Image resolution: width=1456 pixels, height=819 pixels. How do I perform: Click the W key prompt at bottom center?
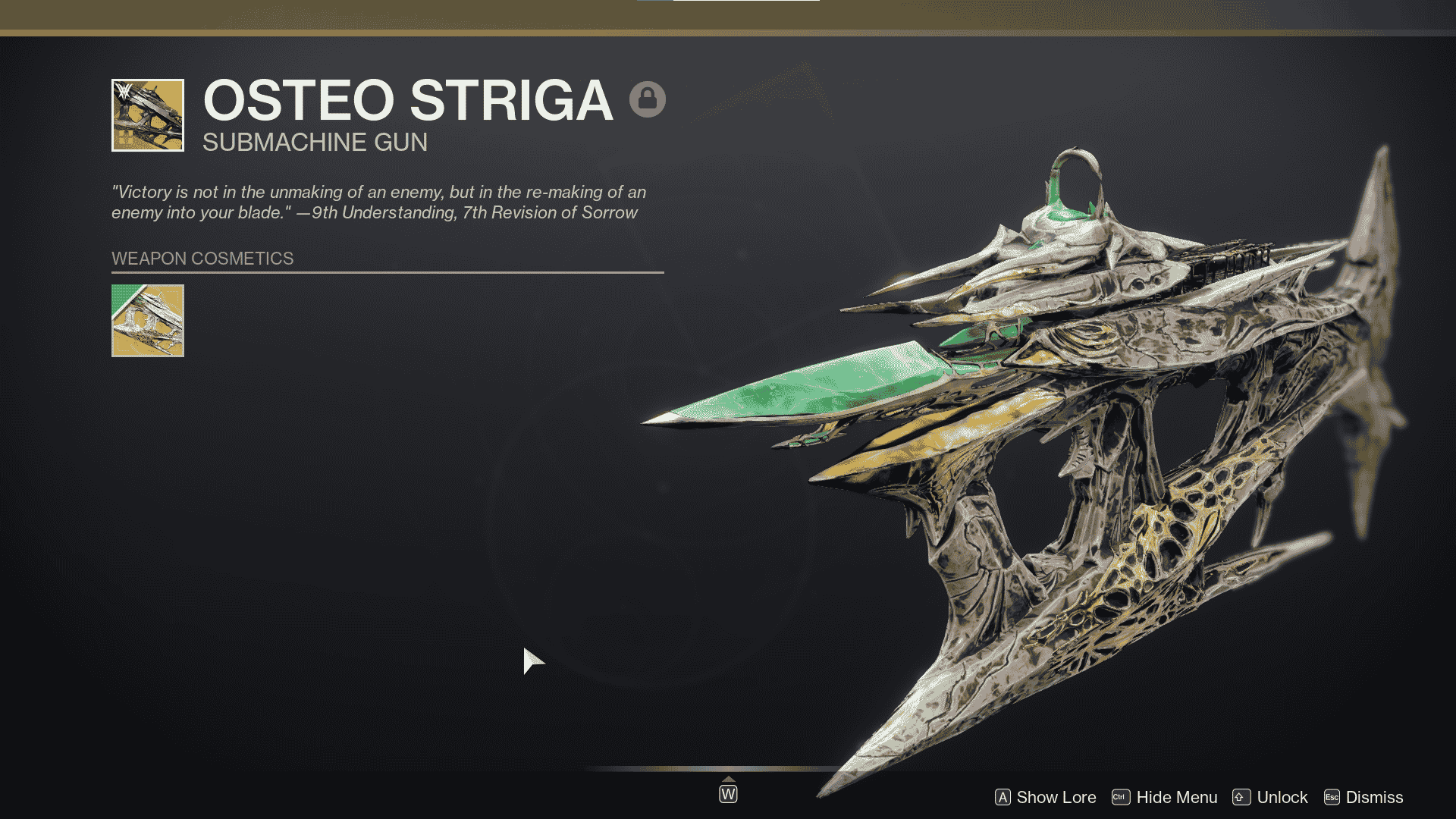click(728, 794)
